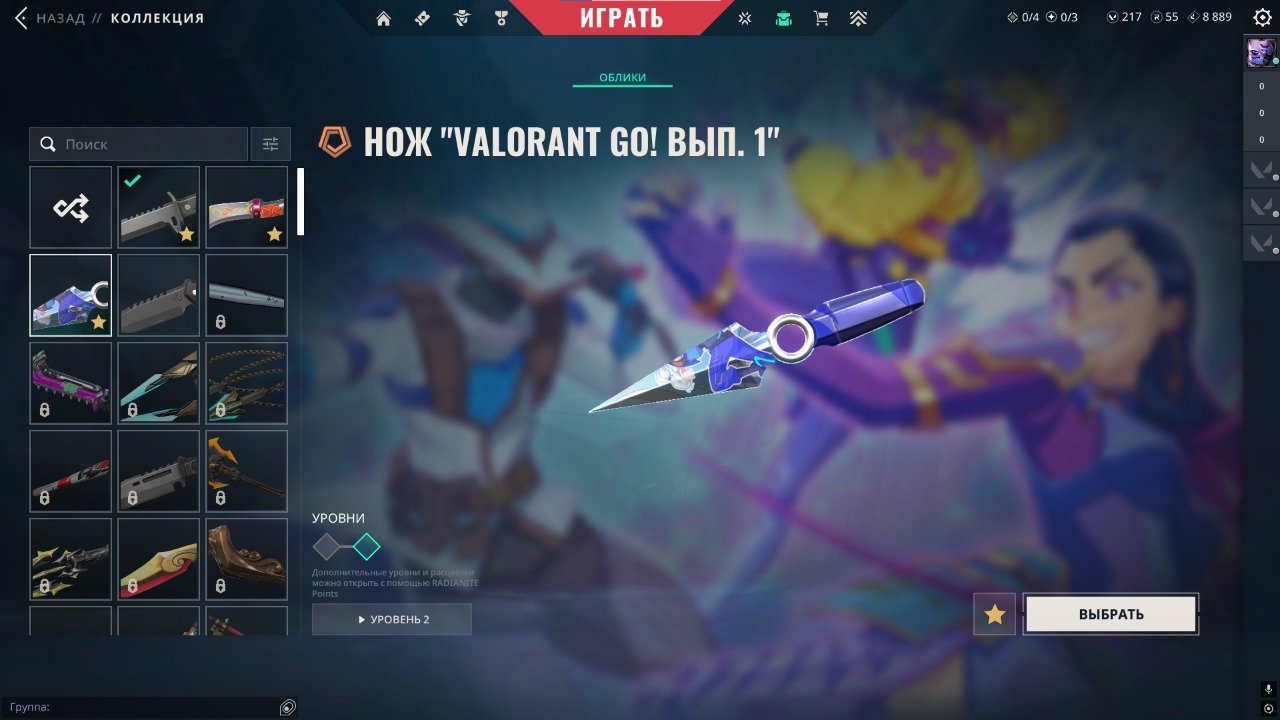Expand the premium content chevron icon
The height and width of the screenshot is (720, 1280).
point(858,18)
